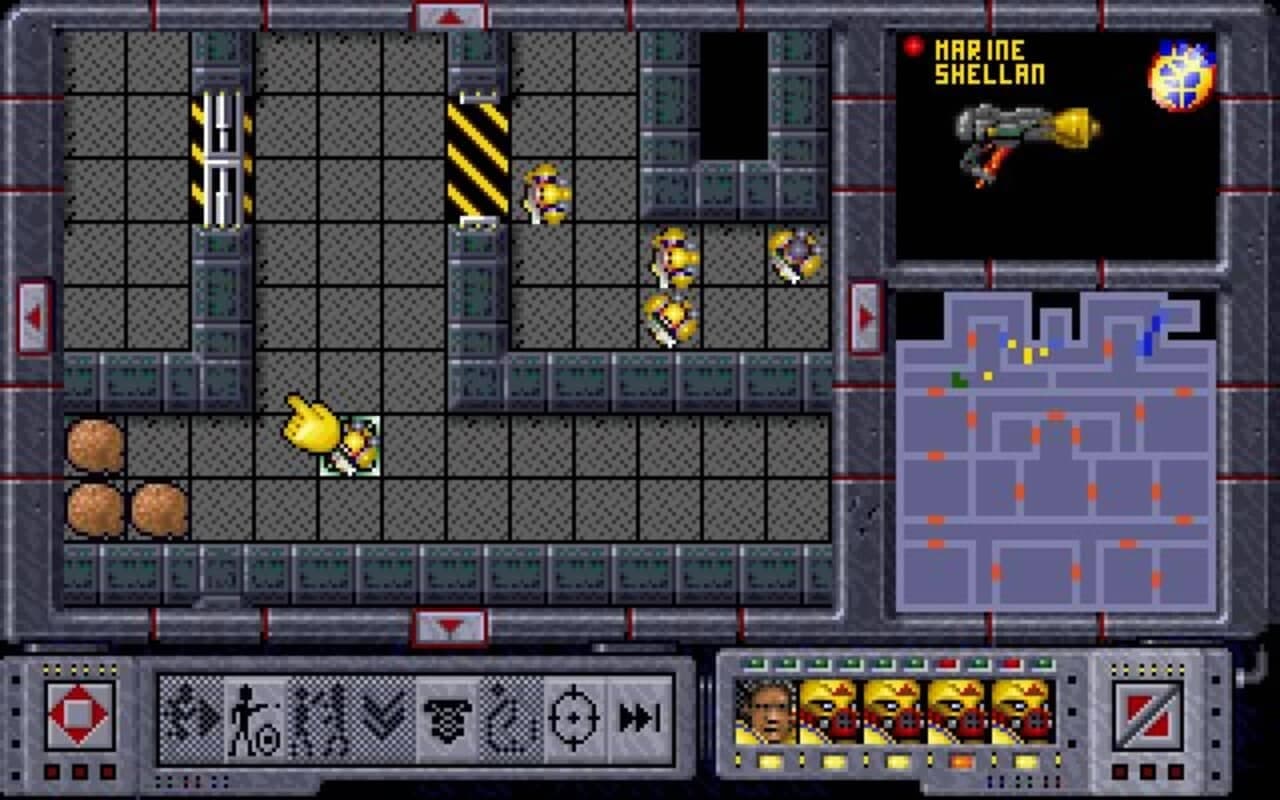Click the orange ammo indicator bar
Image resolution: width=1280 pixels, height=800 pixels.
[960, 759]
